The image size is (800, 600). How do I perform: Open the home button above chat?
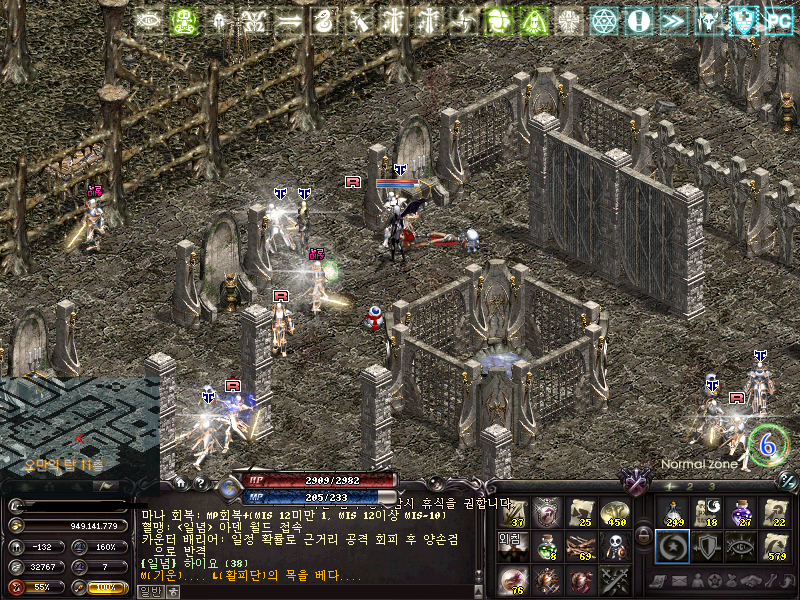pos(183,482)
